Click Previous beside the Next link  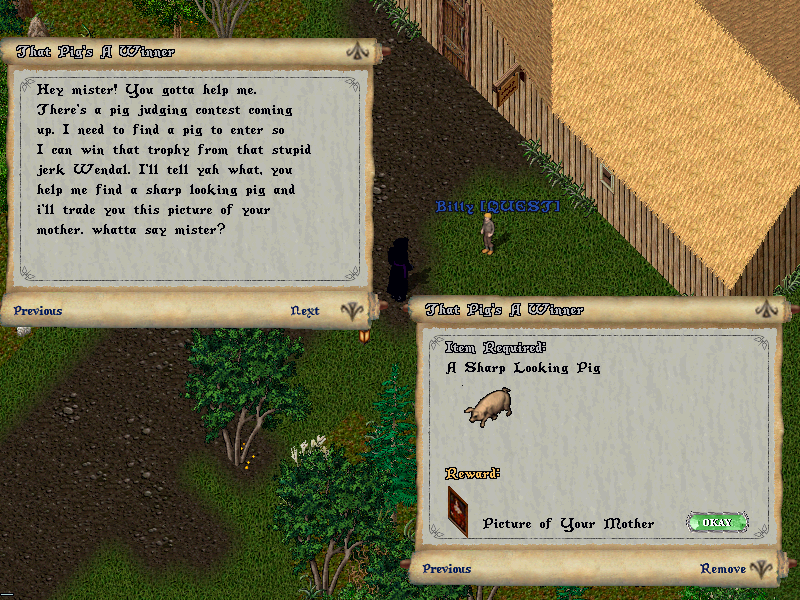[x=38, y=311]
